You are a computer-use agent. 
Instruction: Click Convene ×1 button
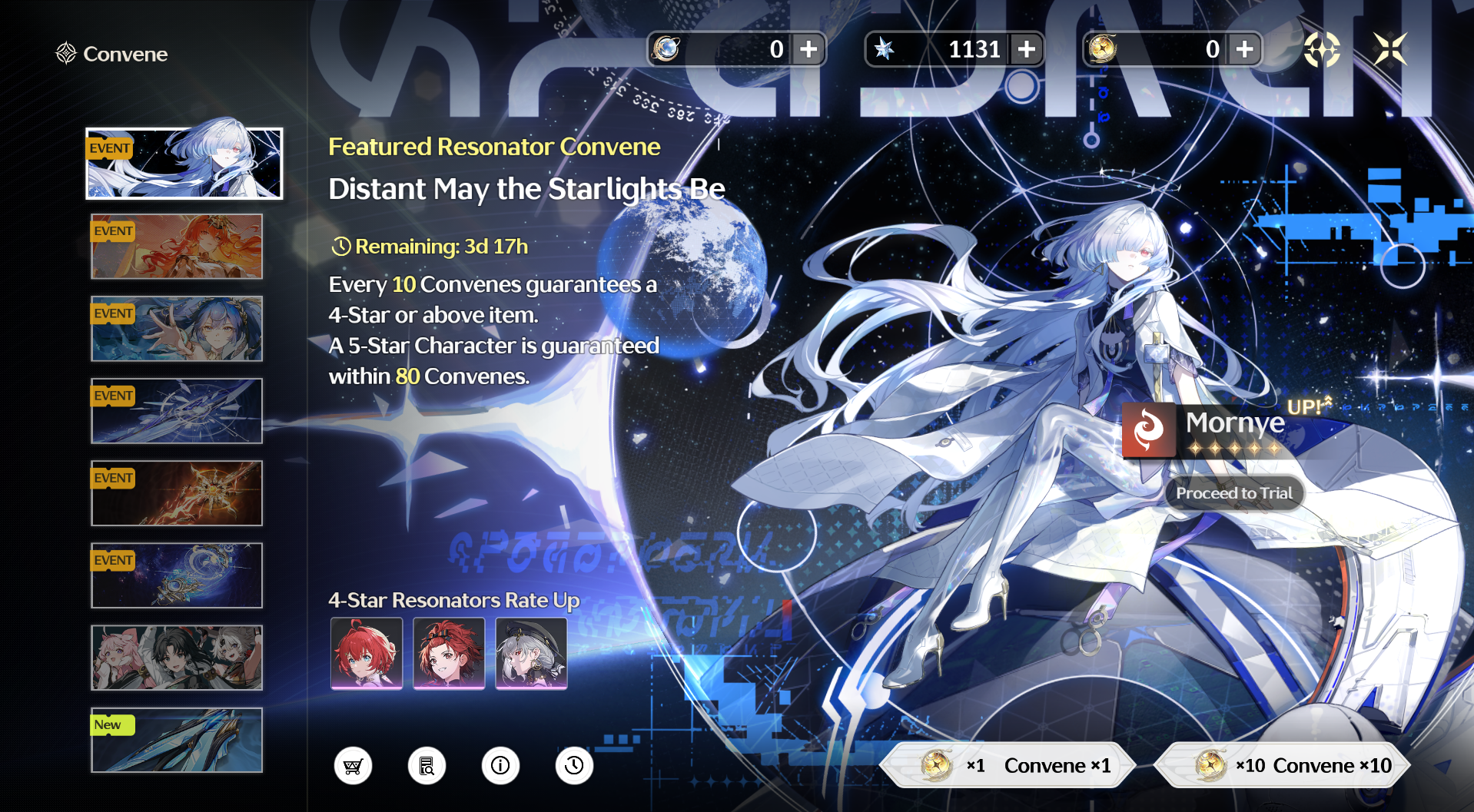[1008, 765]
